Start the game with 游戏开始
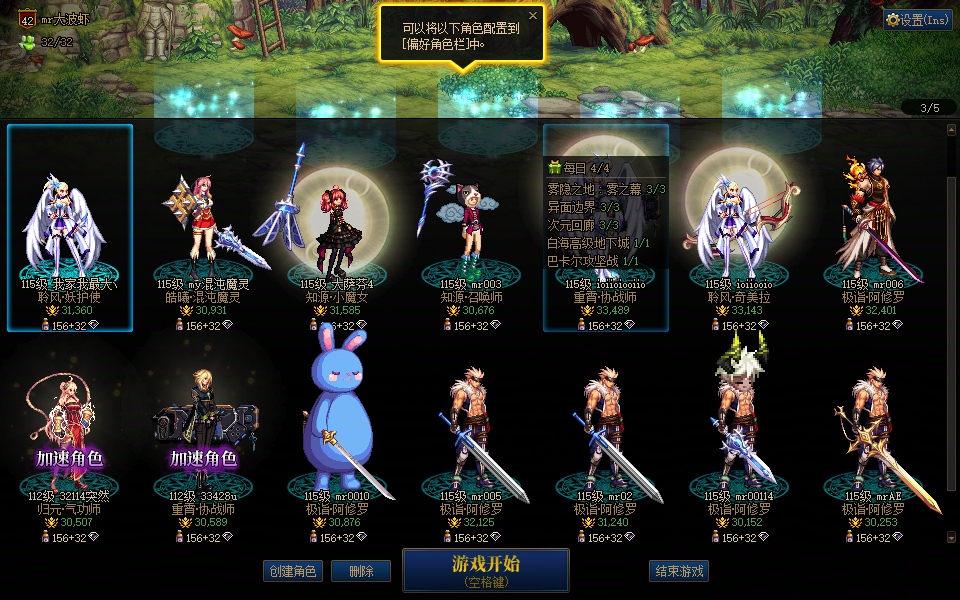Screen dimensions: 960x600 pyautogui.click(x=486, y=570)
